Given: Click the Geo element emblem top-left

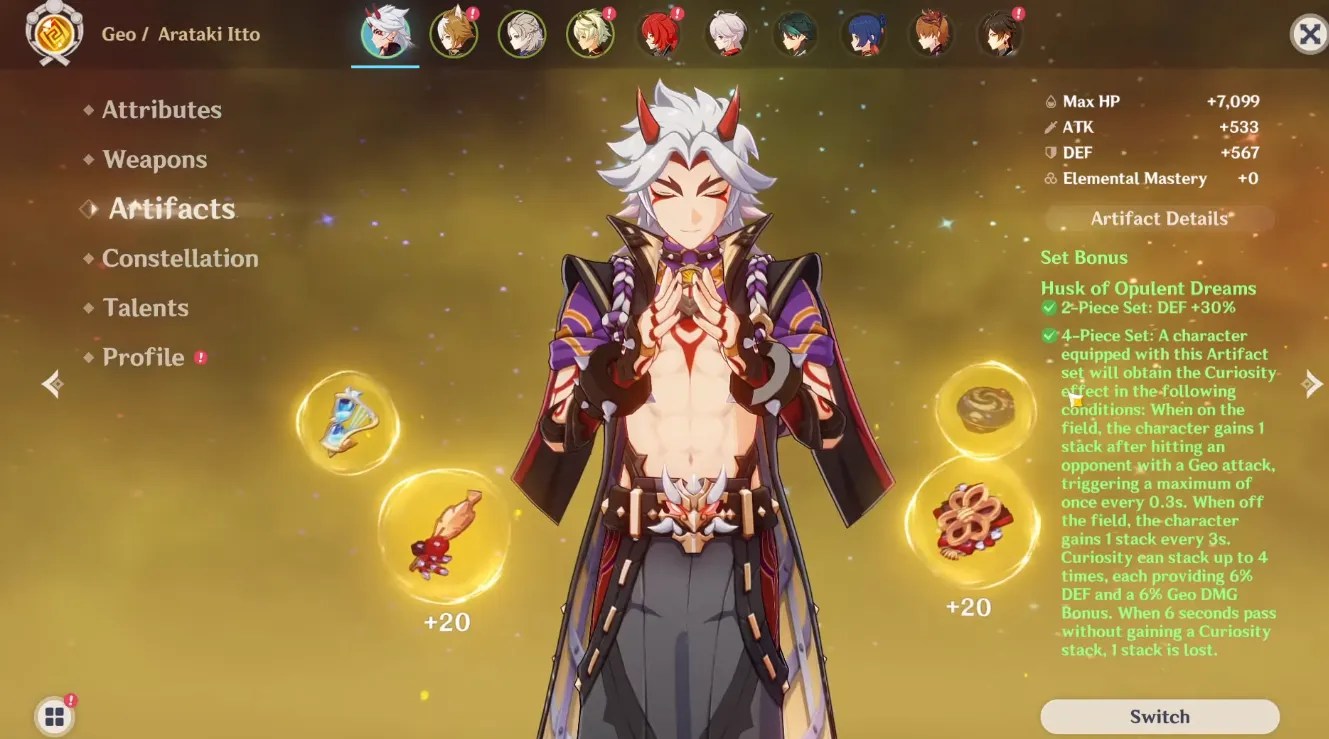Looking at the screenshot, I should click(x=55, y=33).
